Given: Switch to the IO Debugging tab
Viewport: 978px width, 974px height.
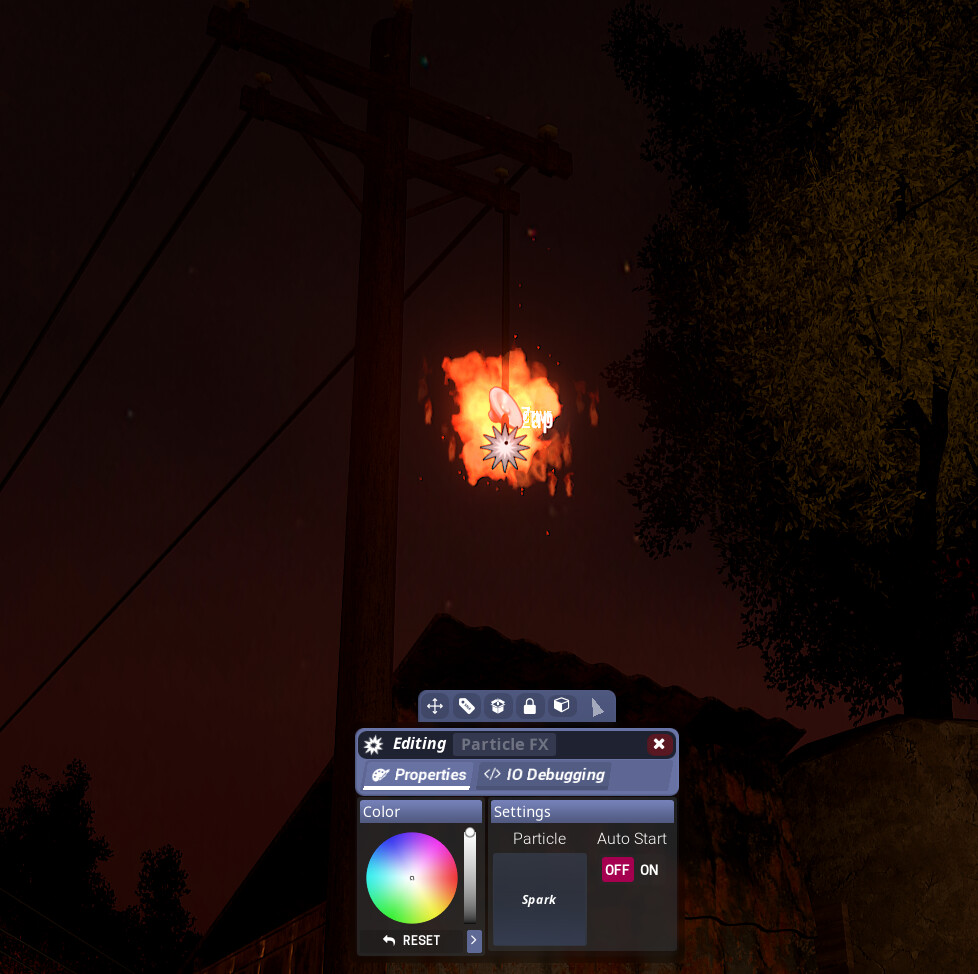Looking at the screenshot, I should 544,775.
